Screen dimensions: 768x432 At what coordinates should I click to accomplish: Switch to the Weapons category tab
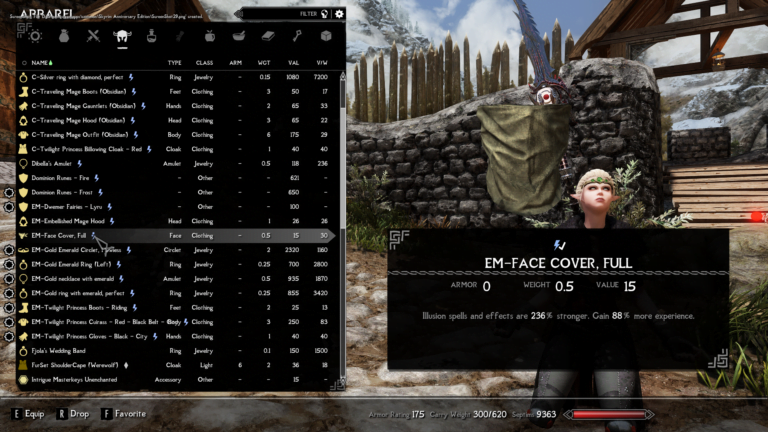(x=94, y=36)
